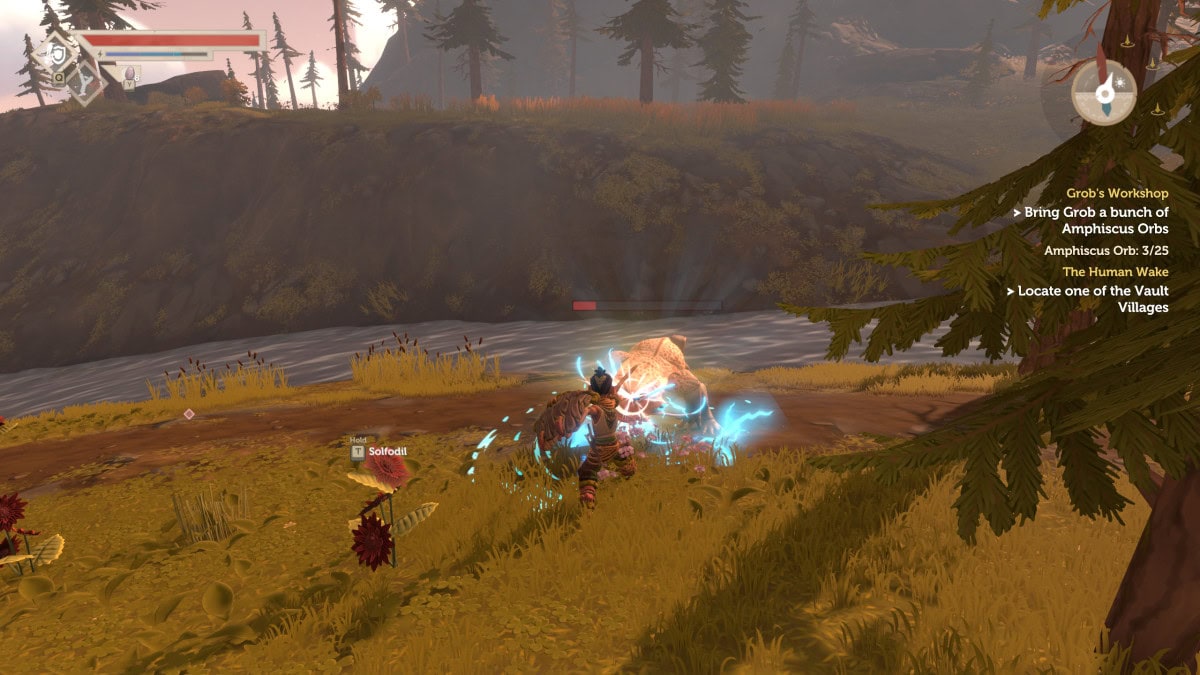Click the compass dial
Image resolution: width=1200 pixels, height=675 pixels.
1104,93
